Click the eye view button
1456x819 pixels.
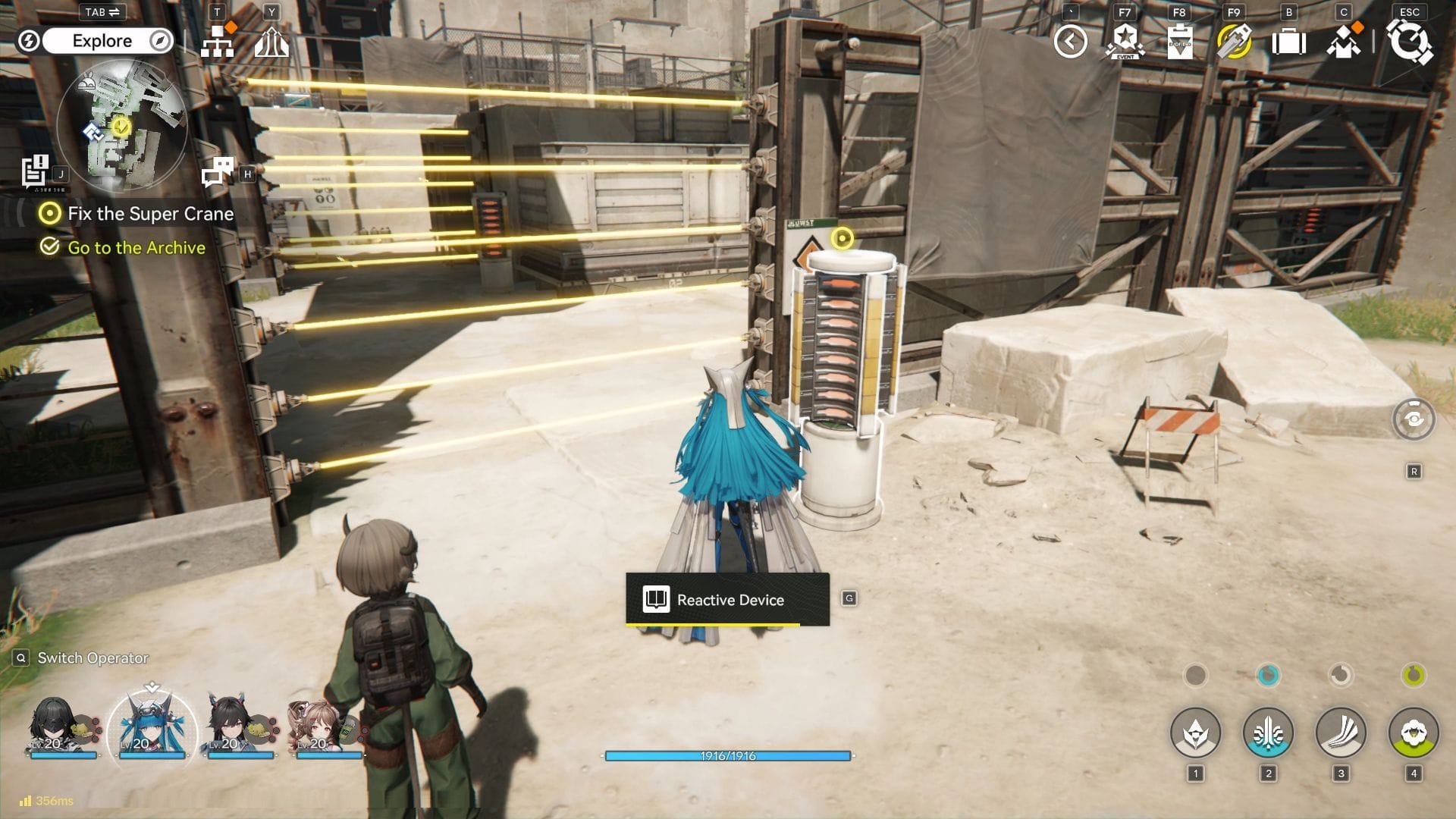[1414, 419]
